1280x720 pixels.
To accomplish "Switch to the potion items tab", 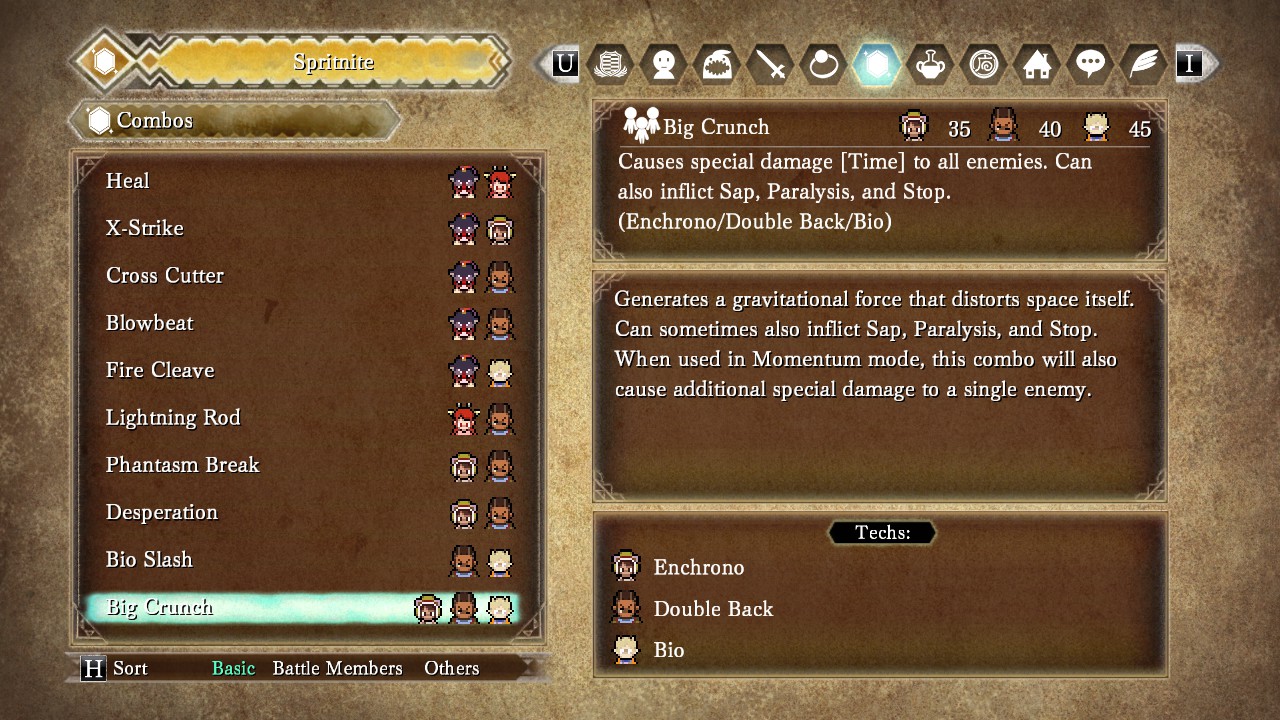I will pyautogui.click(x=930, y=64).
